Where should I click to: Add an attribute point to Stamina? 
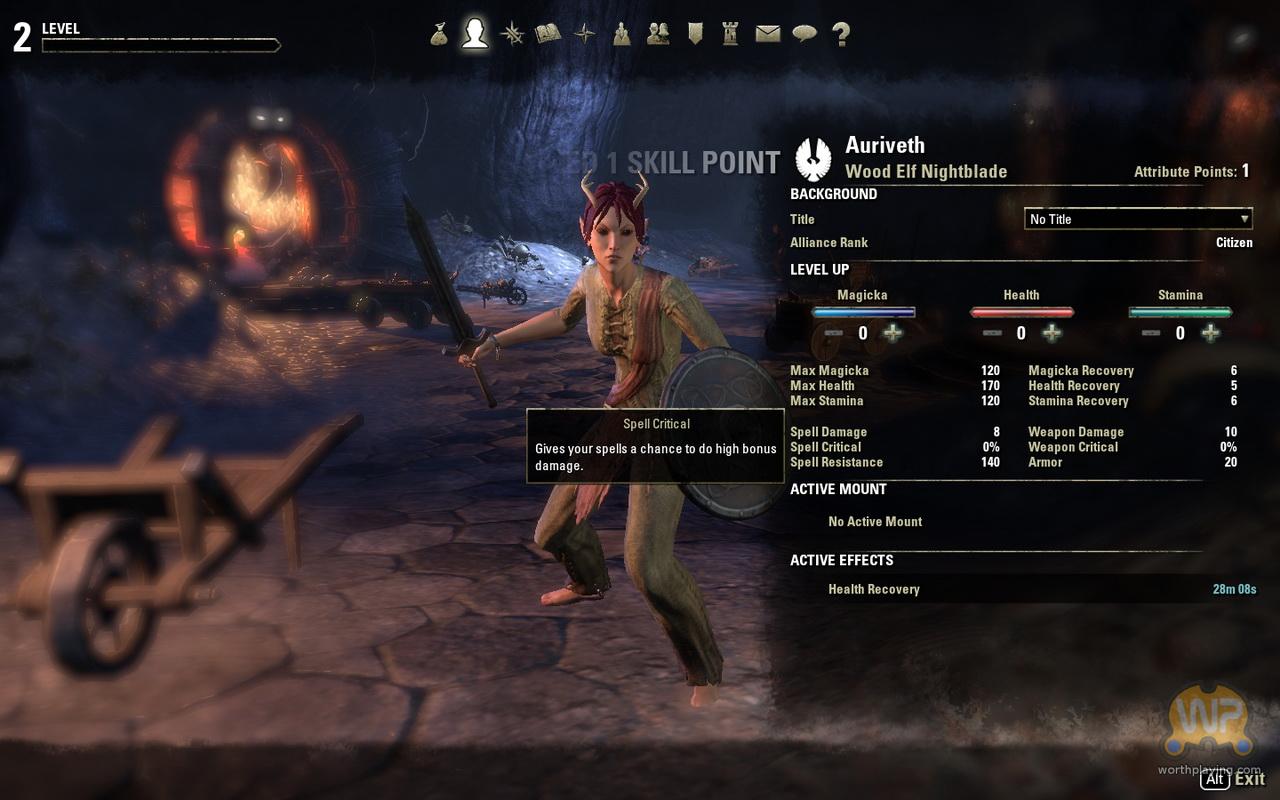(x=1210, y=333)
